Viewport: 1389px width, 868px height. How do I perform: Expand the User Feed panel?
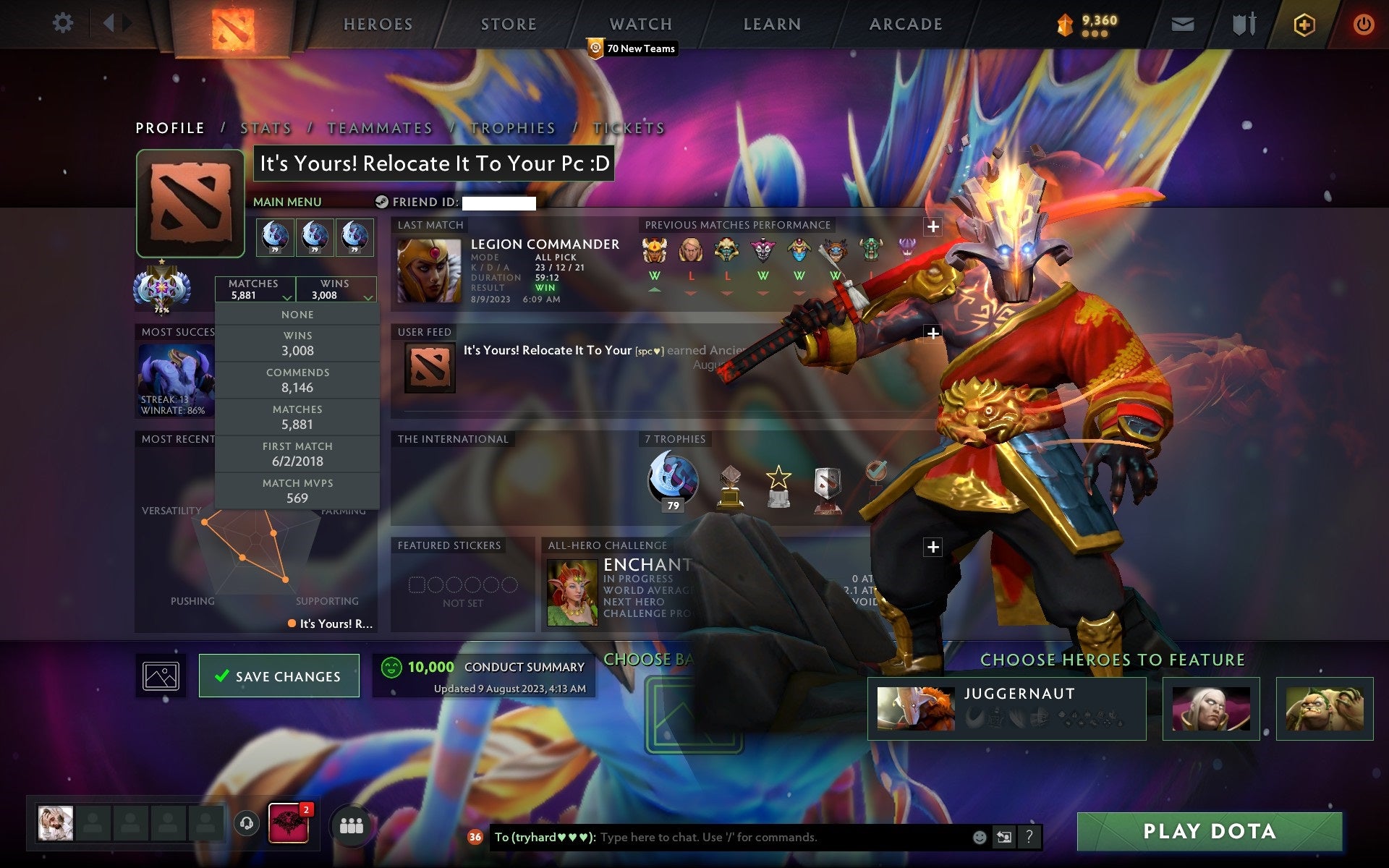[x=933, y=333]
